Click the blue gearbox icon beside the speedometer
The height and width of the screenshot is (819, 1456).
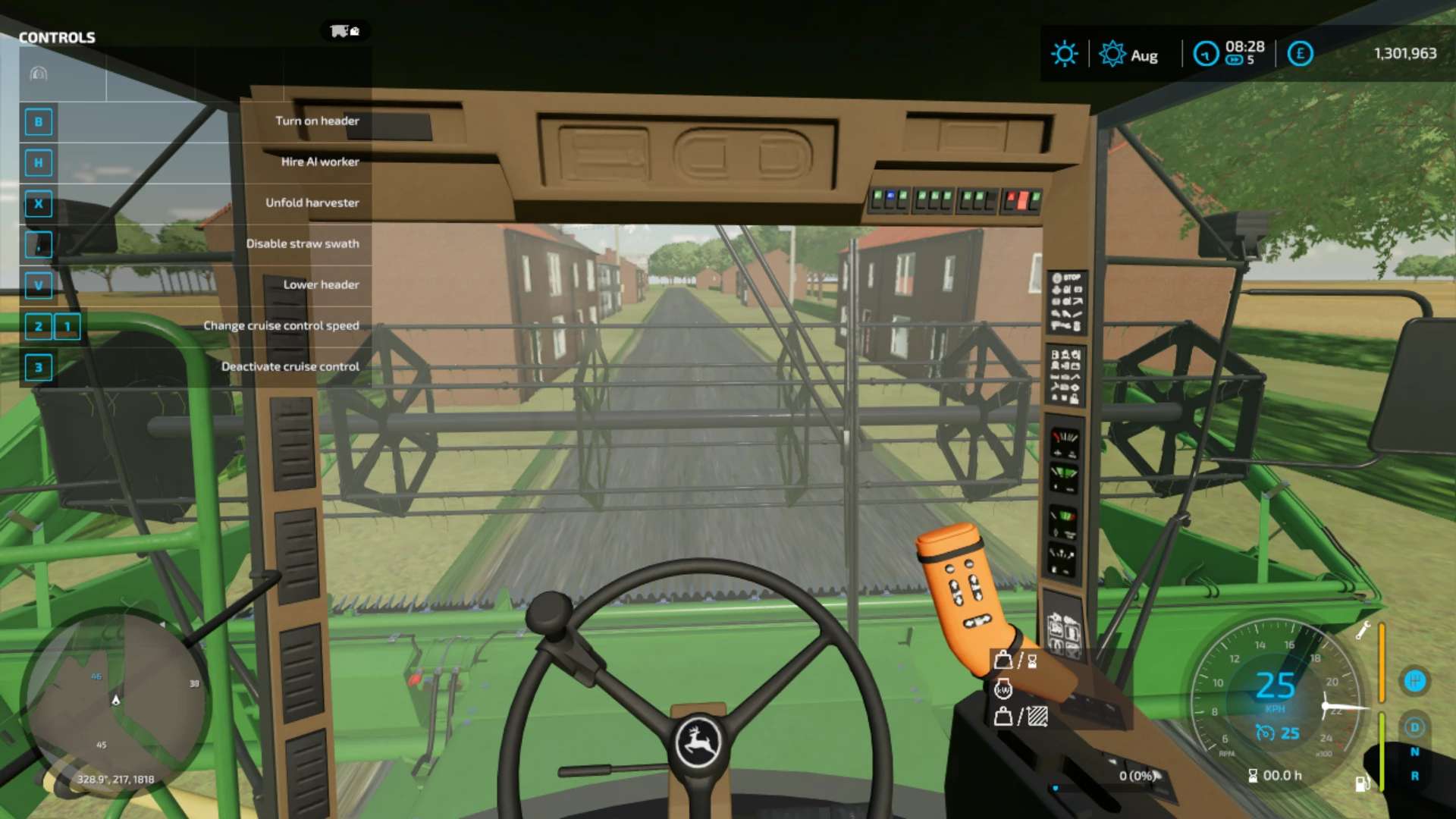coord(1414,681)
